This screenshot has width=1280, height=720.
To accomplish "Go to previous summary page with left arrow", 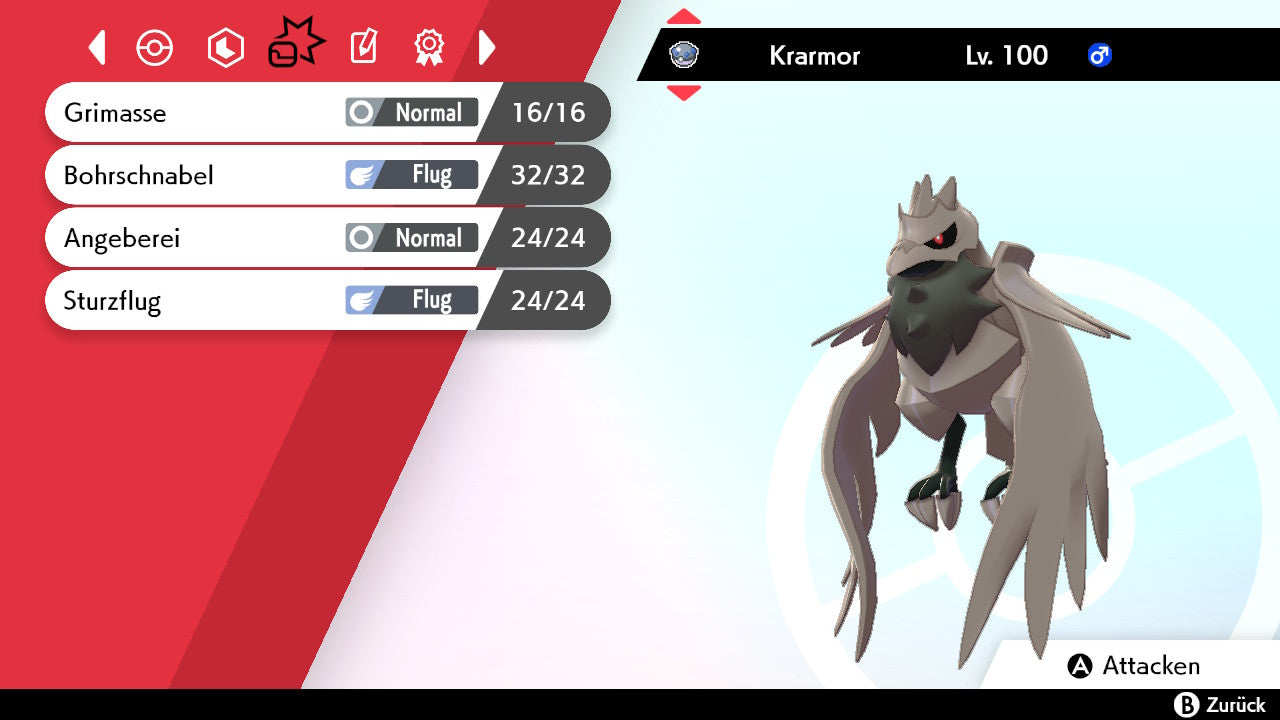I will pyautogui.click(x=97, y=47).
